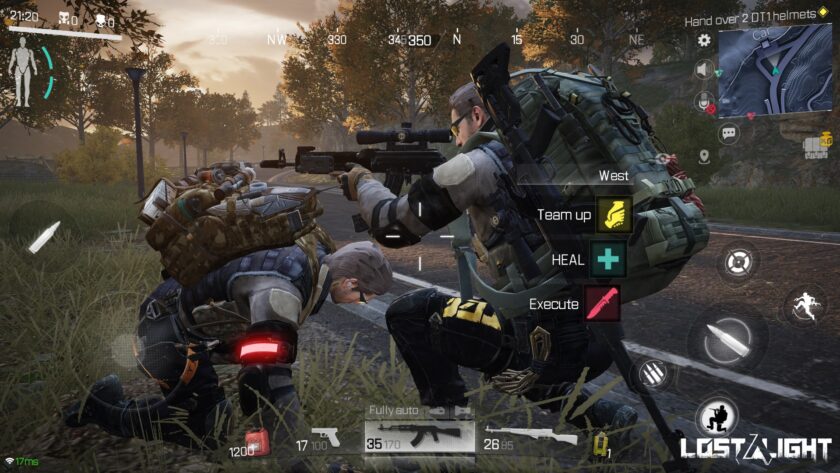The image size is (840, 473).
Task: Toggle the speaker sound icon
Action: pos(704,70)
